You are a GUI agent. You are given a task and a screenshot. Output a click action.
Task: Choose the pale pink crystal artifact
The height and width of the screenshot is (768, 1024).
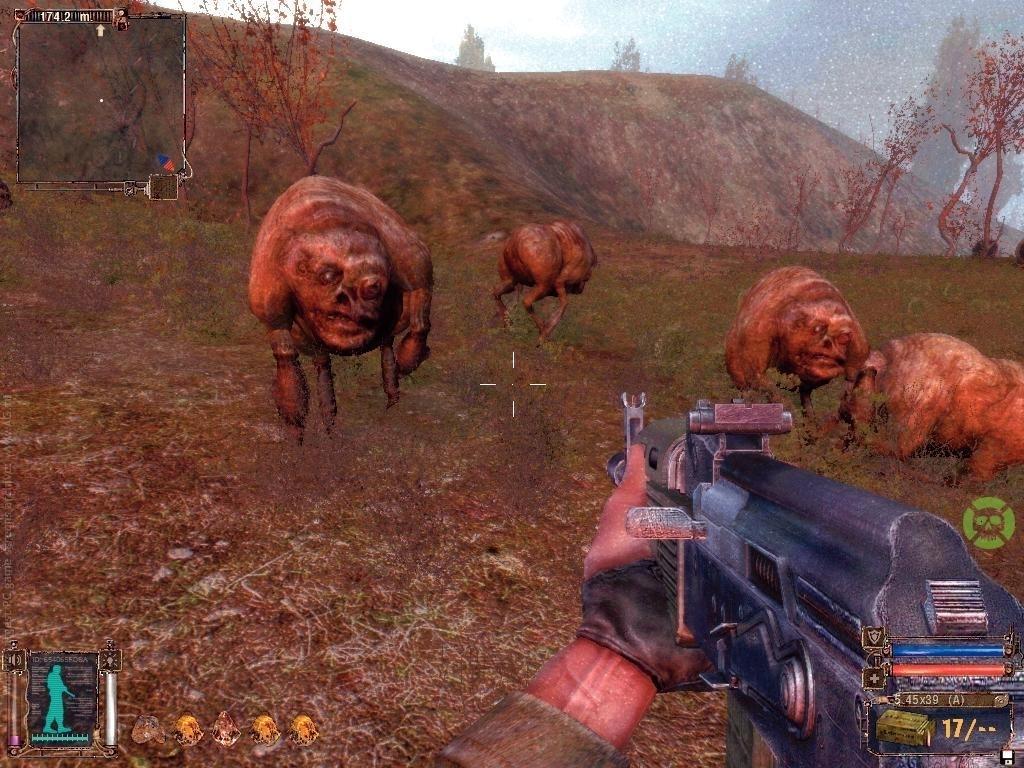point(226,729)
